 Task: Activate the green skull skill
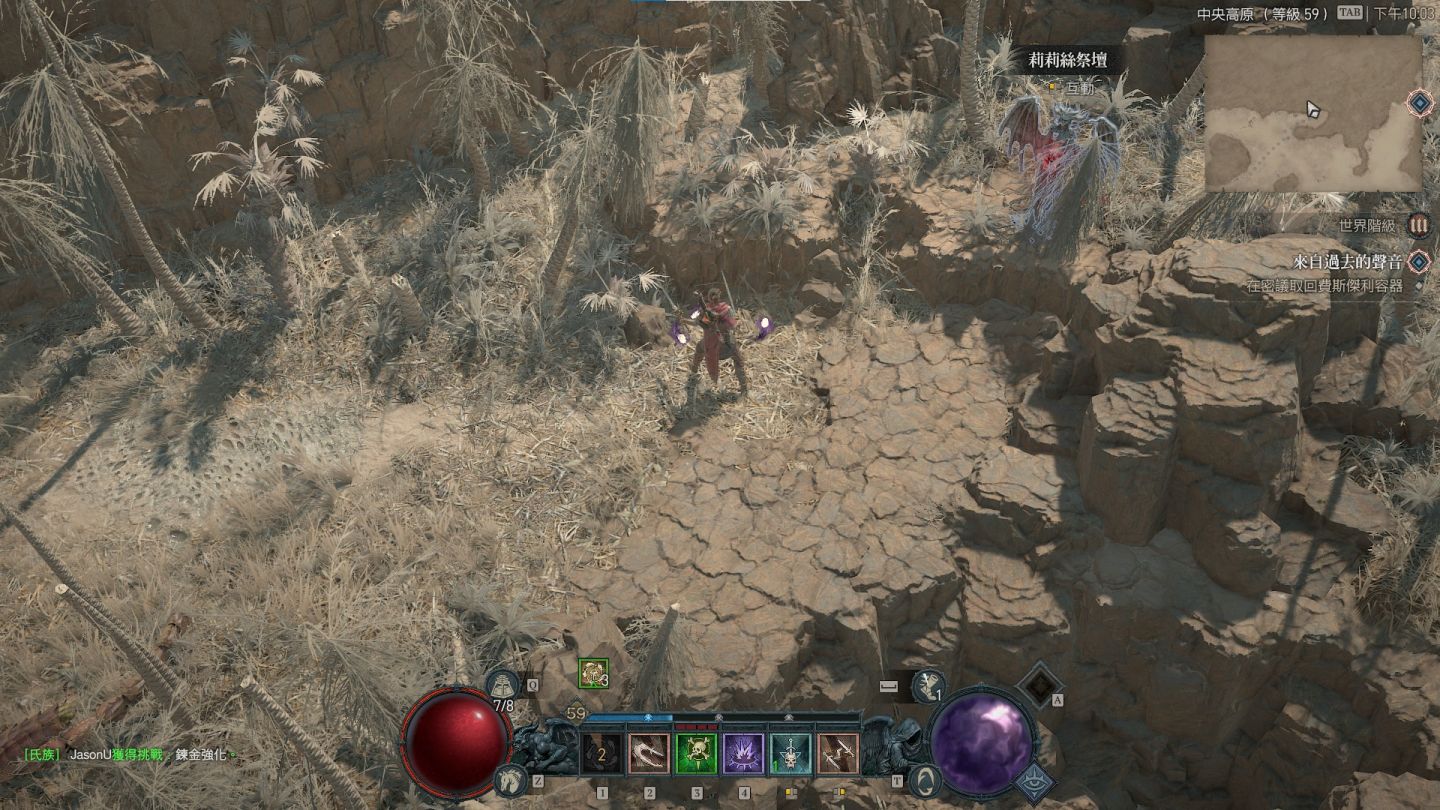[x=696, y=754]
